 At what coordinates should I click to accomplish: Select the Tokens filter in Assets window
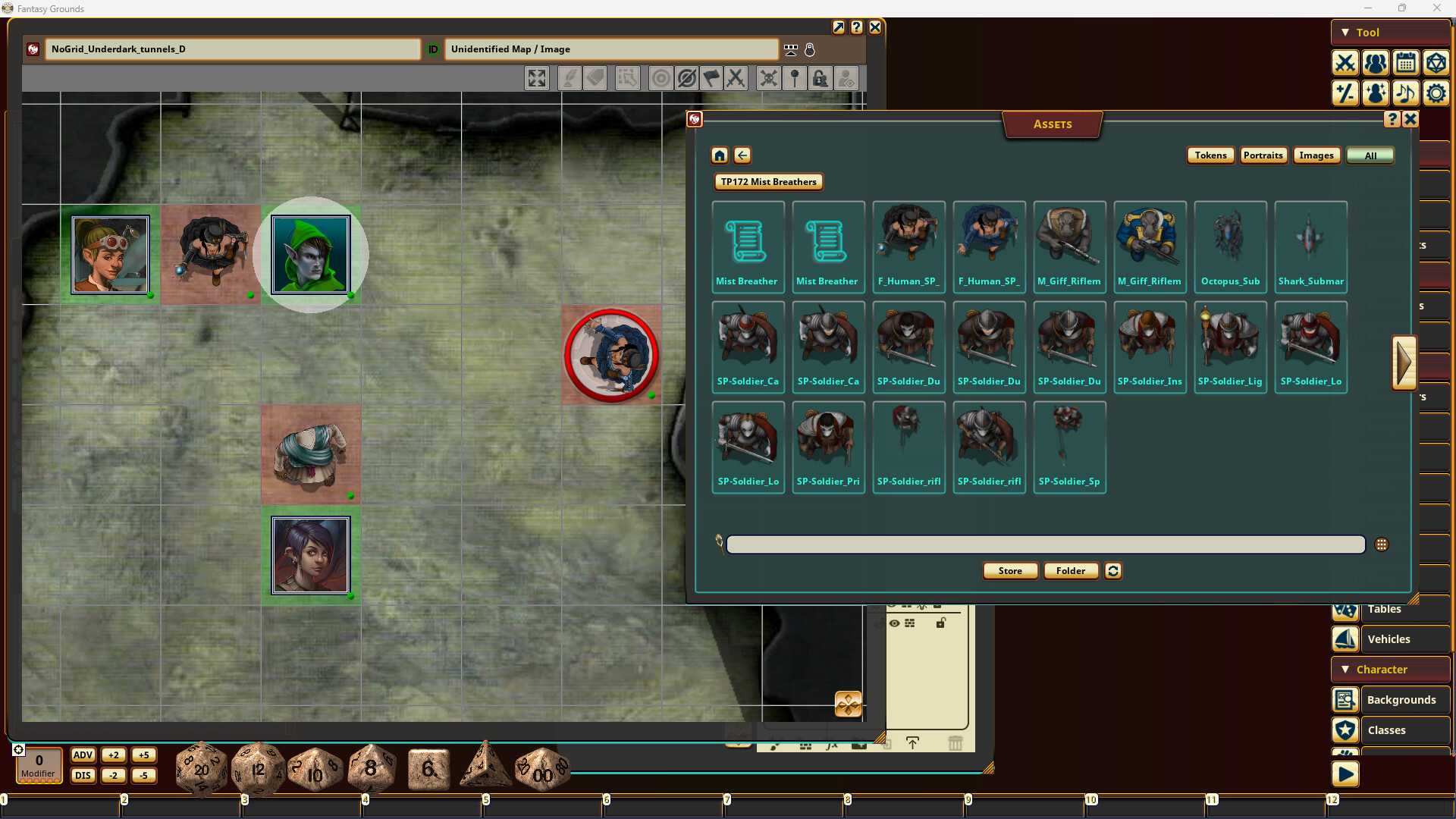tap(1210, 155)
